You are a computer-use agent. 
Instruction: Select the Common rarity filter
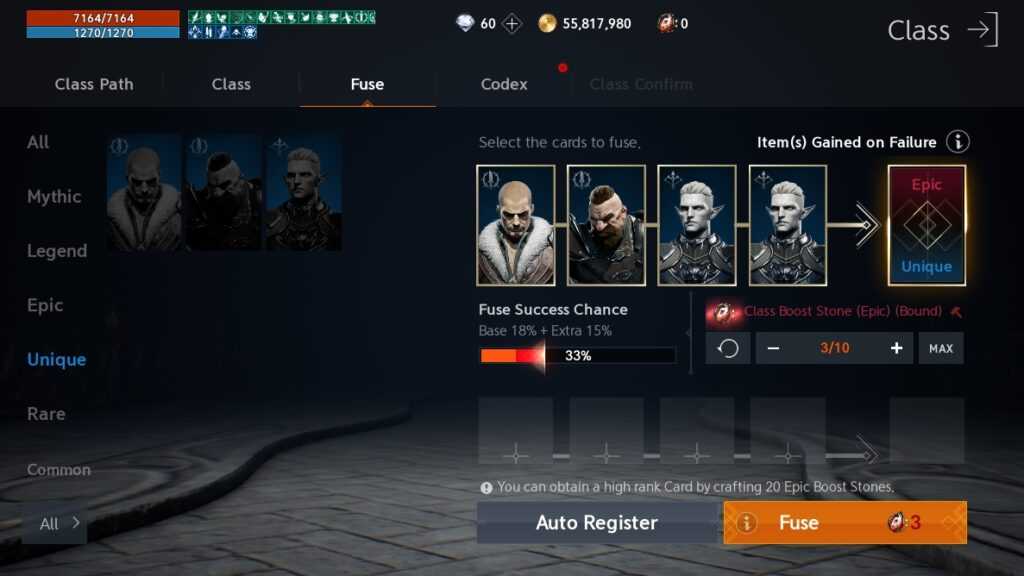point(58,469)
